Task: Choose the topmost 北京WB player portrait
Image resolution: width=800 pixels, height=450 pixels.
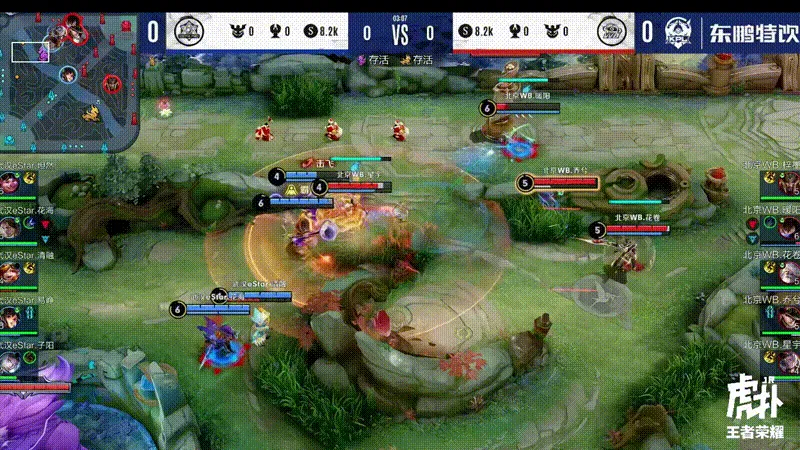Action: [x=787, y=186]
